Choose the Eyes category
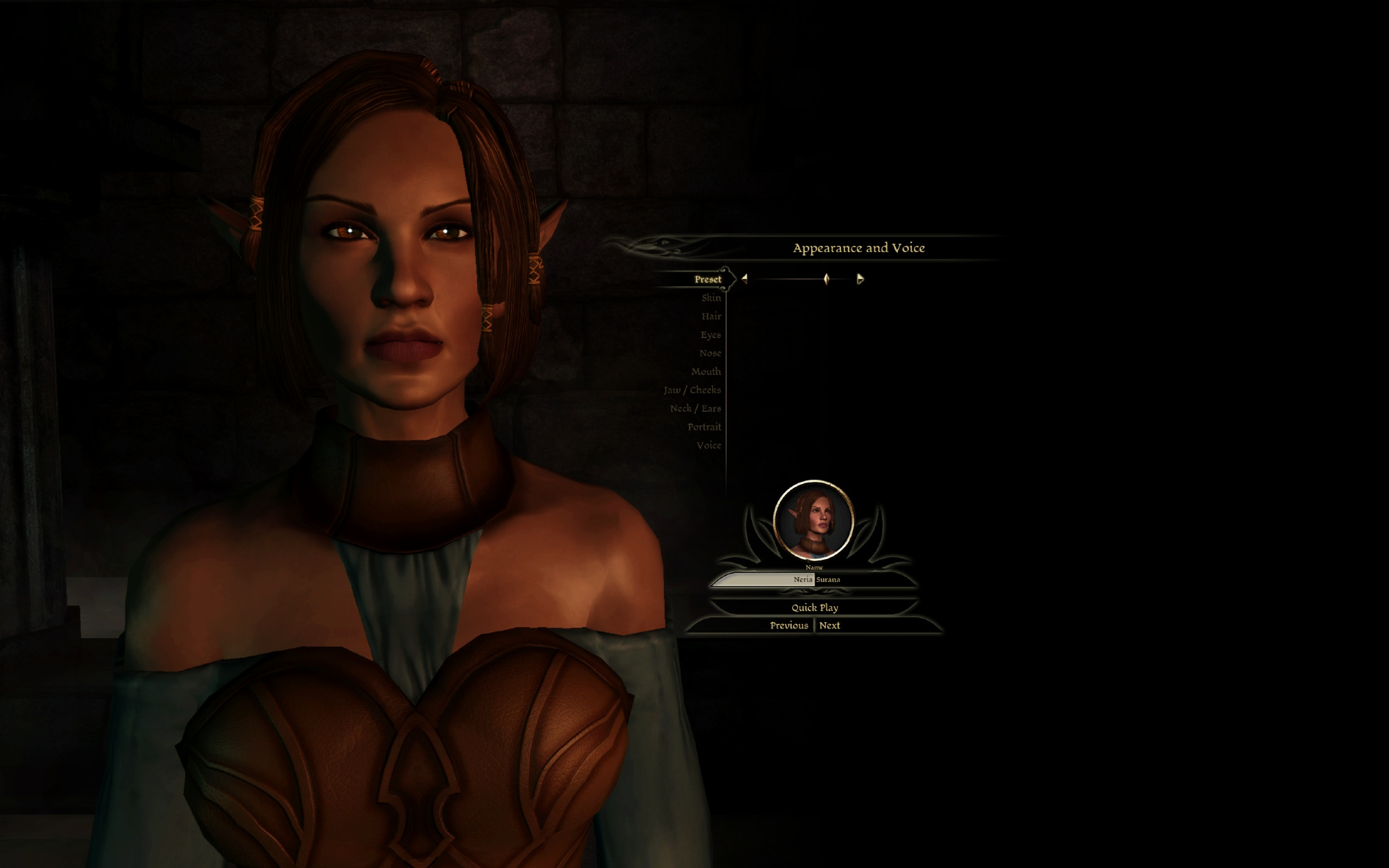1389x868 pixels. pyautogui.click(x=710, y=335)
